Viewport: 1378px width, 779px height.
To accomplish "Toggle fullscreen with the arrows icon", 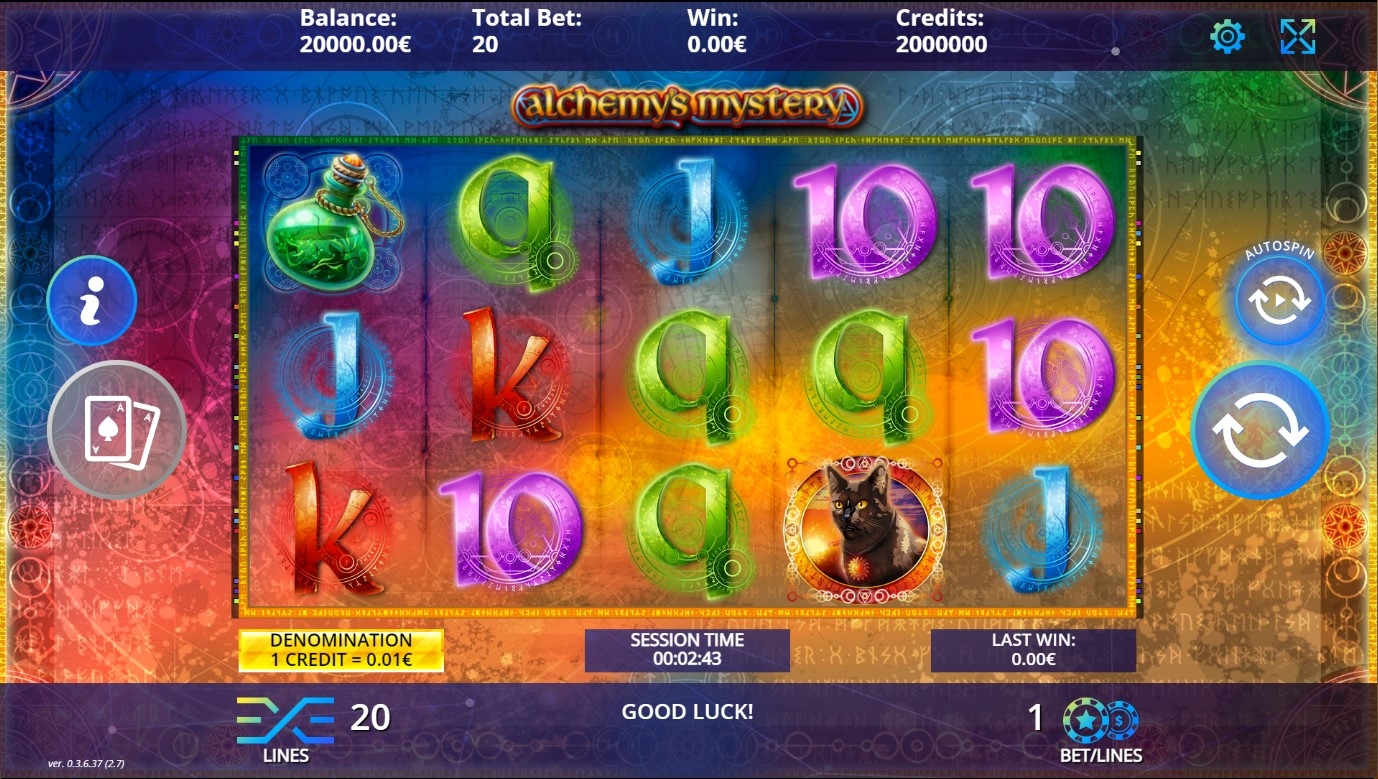I will coord(1297,37).
